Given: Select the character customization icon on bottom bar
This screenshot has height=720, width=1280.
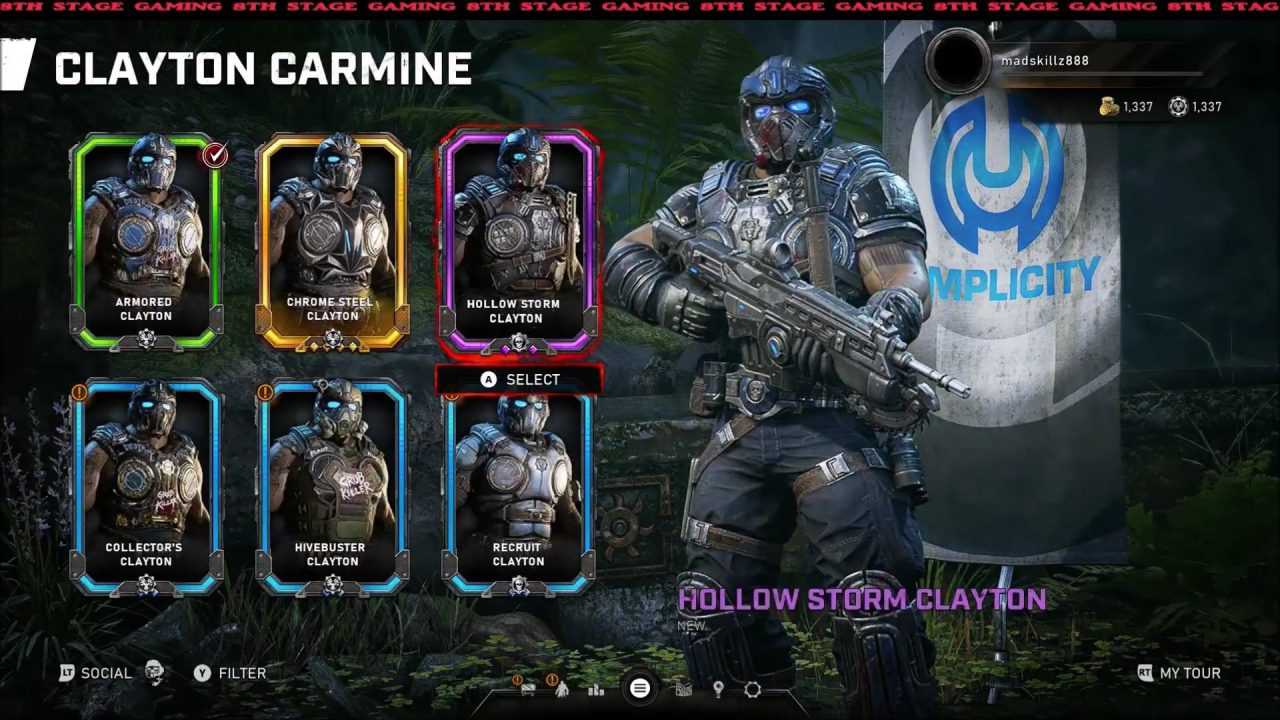Looking at the screenshot, I should tap(562, 690).
